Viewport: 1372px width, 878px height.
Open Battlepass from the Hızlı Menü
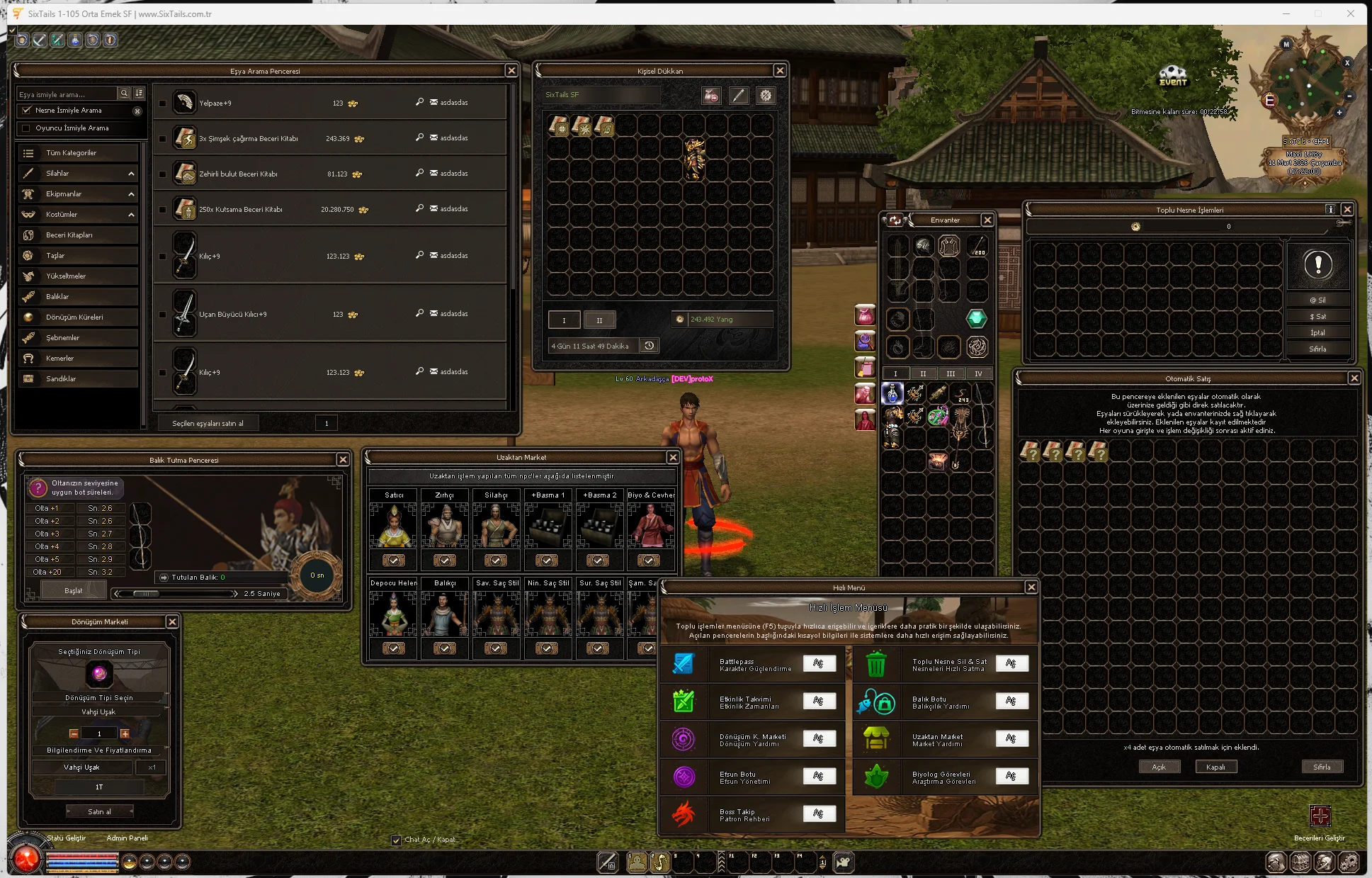tap(819, 663)
